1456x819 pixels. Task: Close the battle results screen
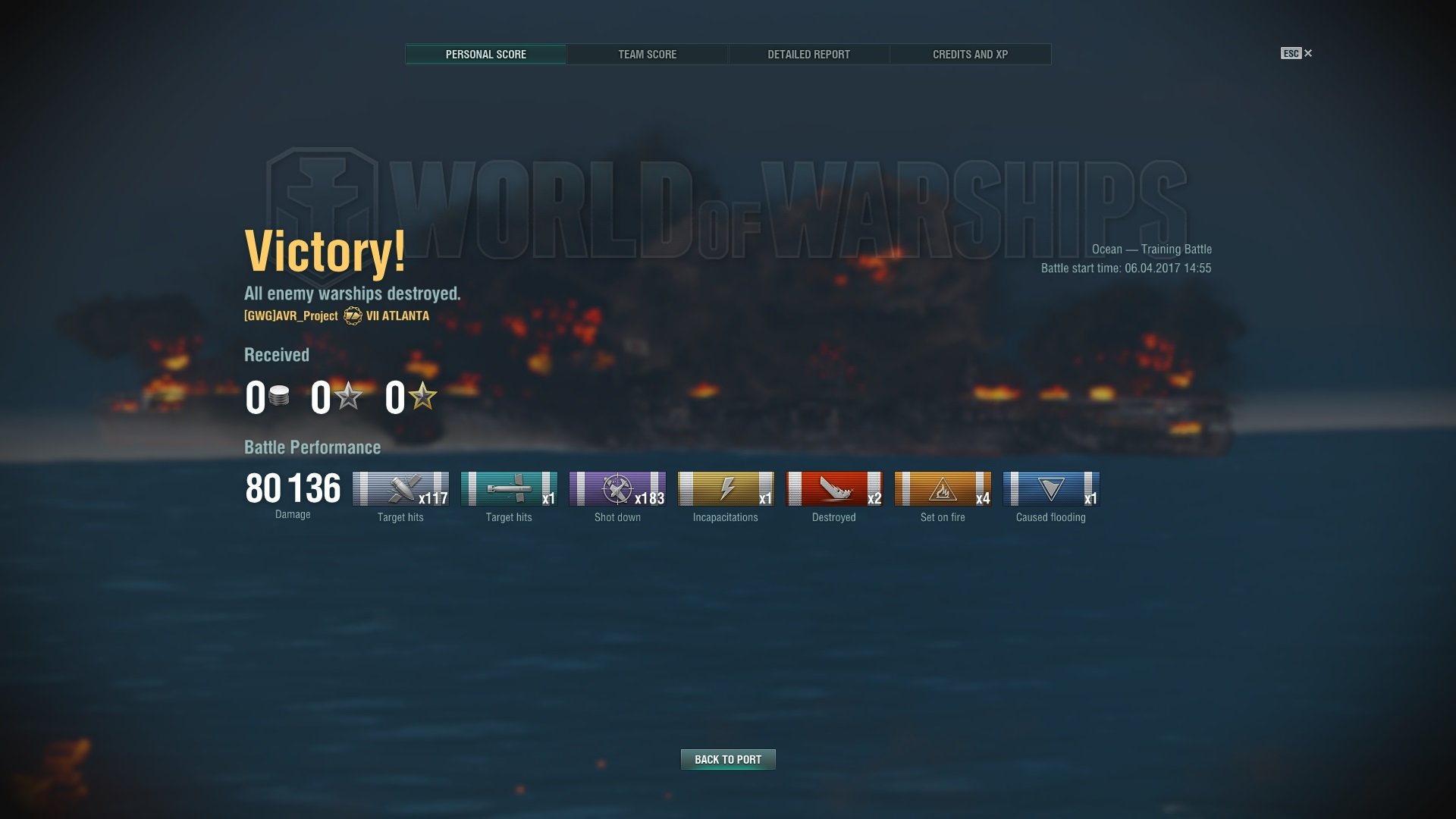pos(1307,53)
